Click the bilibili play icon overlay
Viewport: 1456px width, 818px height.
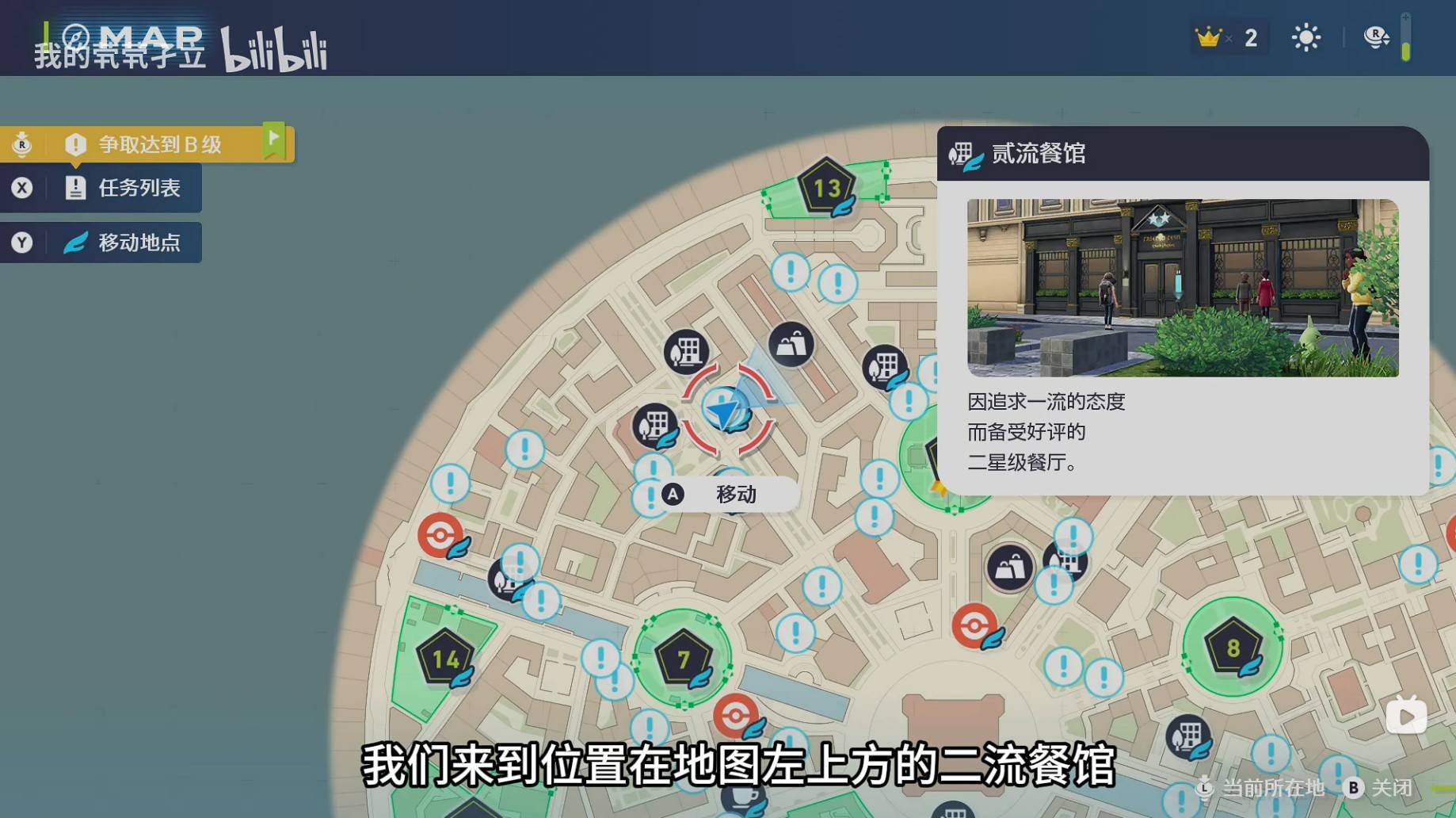pos(1406,717)
